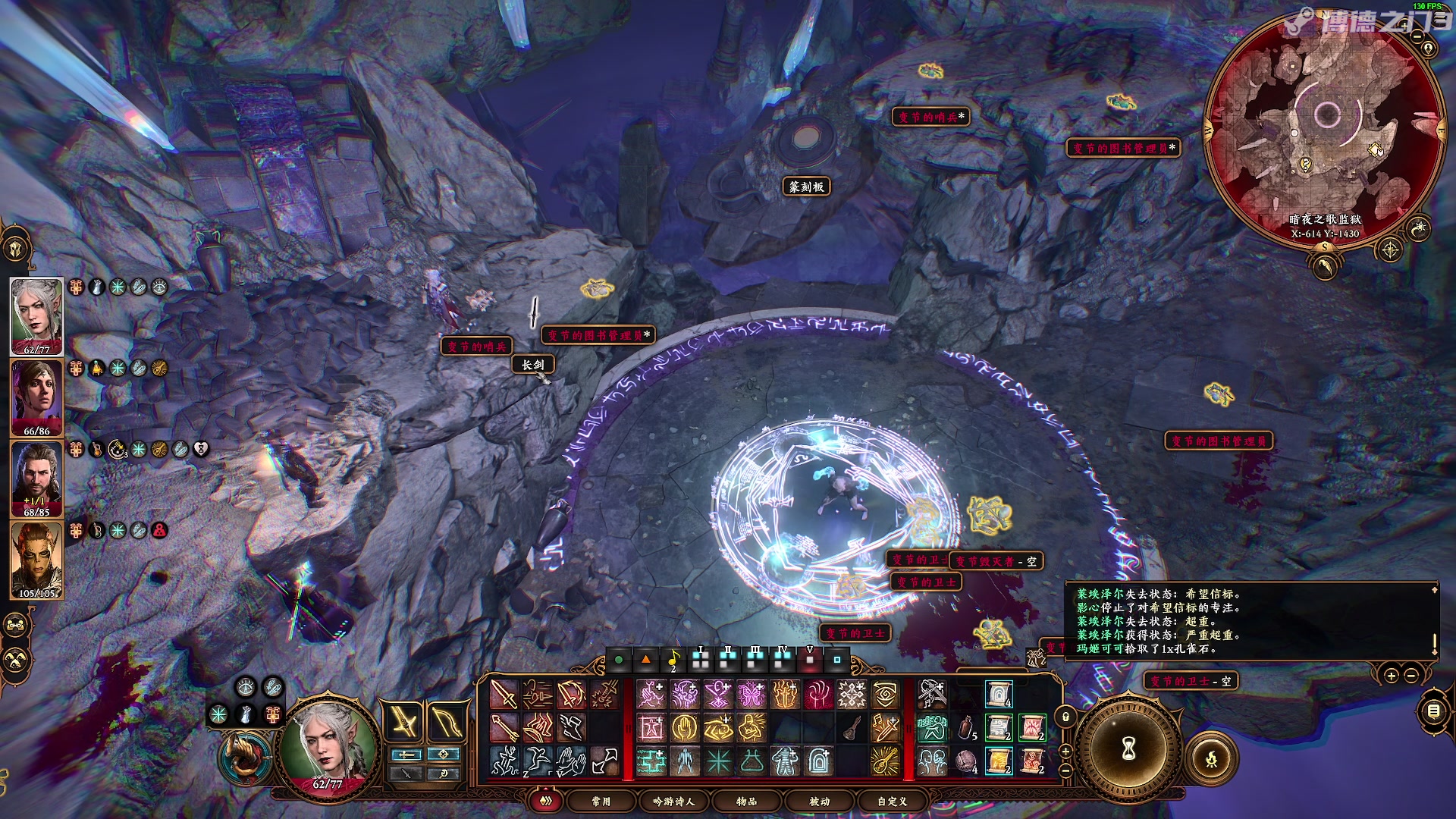Screen dimensions: 1456x819
Task: Select the ranged bow weapon set slot
Action: click(x=446, y=721)
